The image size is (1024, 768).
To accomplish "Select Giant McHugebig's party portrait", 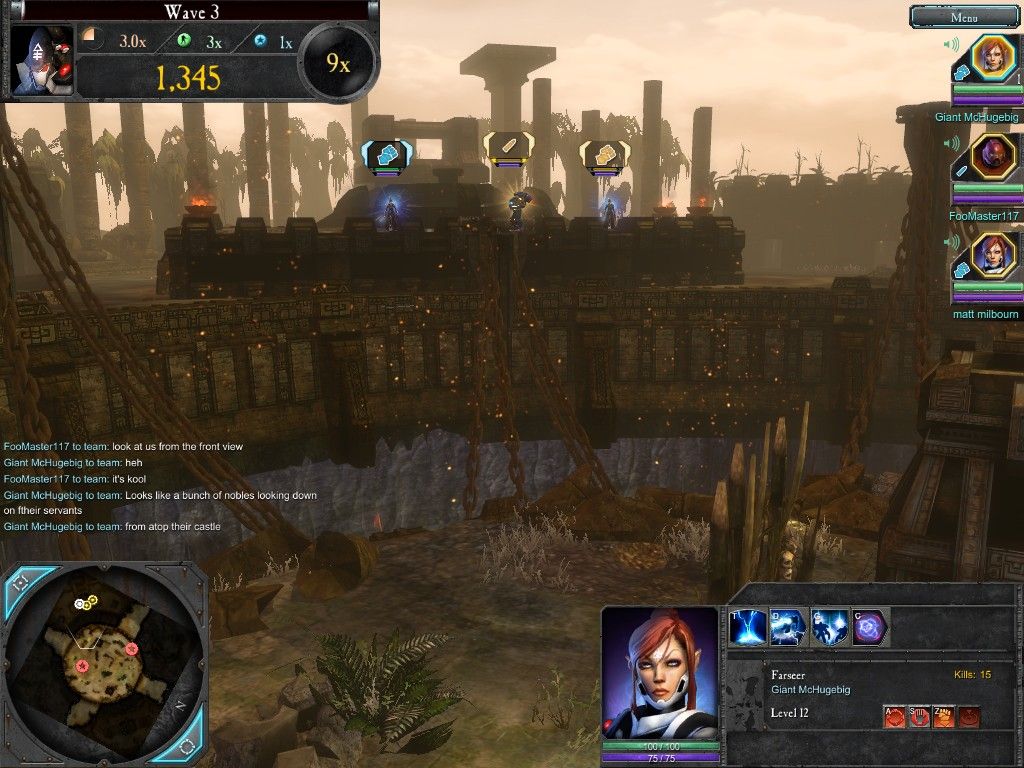I will coord(994,57).
